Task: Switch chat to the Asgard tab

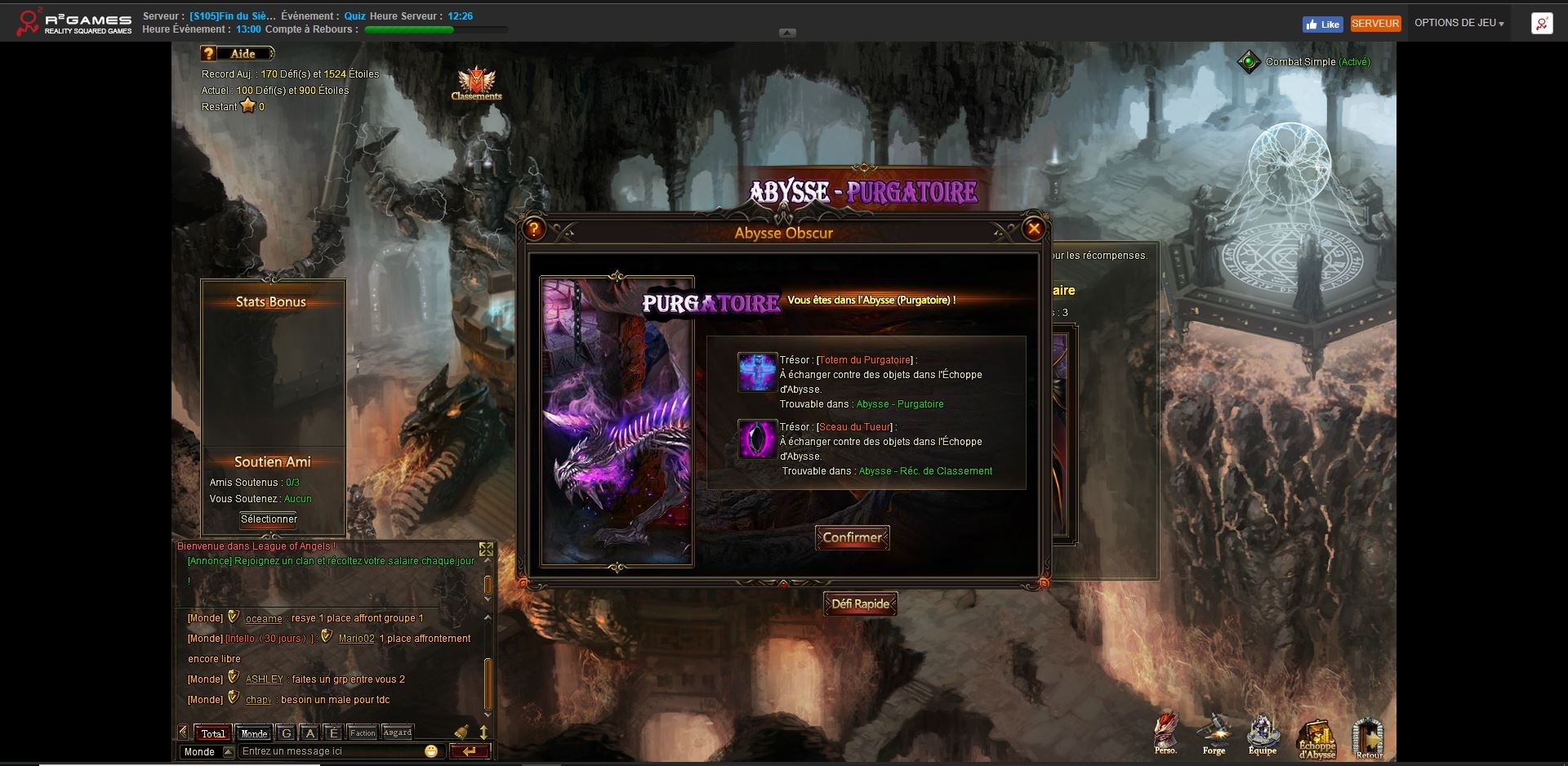Action: click(398, 733)
